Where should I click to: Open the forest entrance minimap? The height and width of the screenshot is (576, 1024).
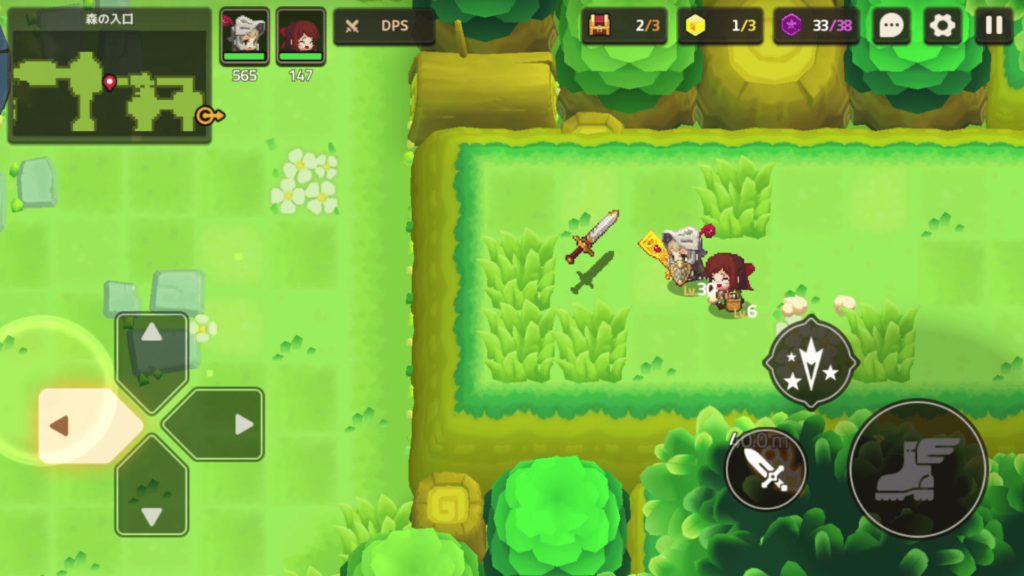tap(109, 77)
